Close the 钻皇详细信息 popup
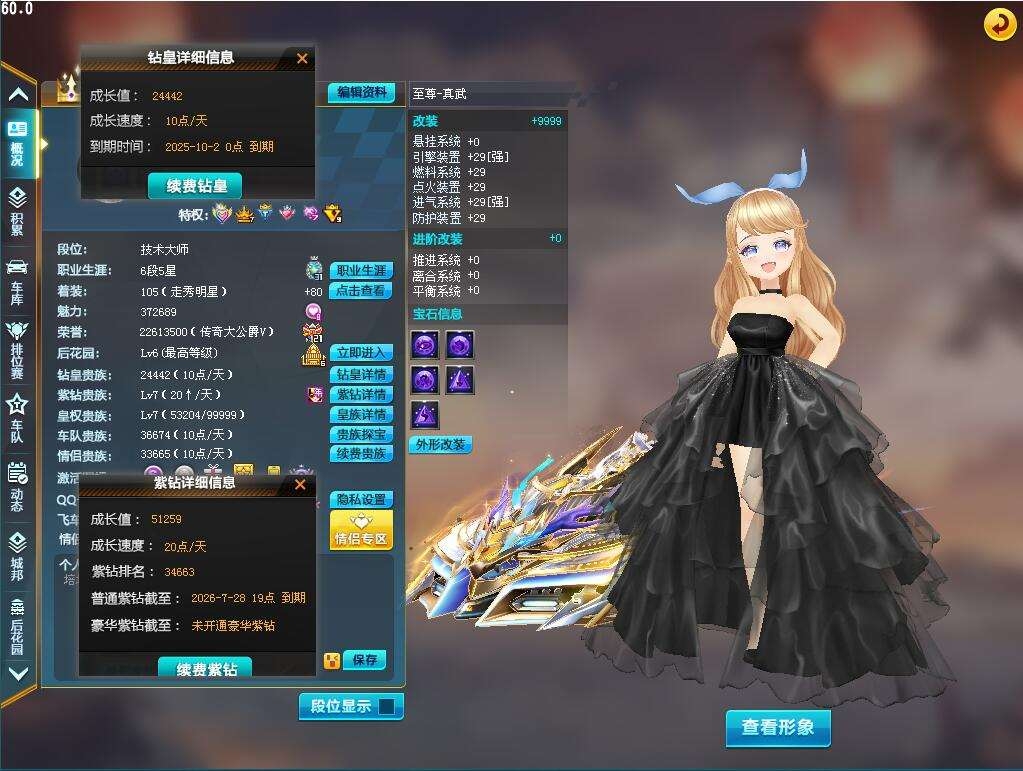The height and width of the screenshot is (771, 1023). click(x=302, y=59)
